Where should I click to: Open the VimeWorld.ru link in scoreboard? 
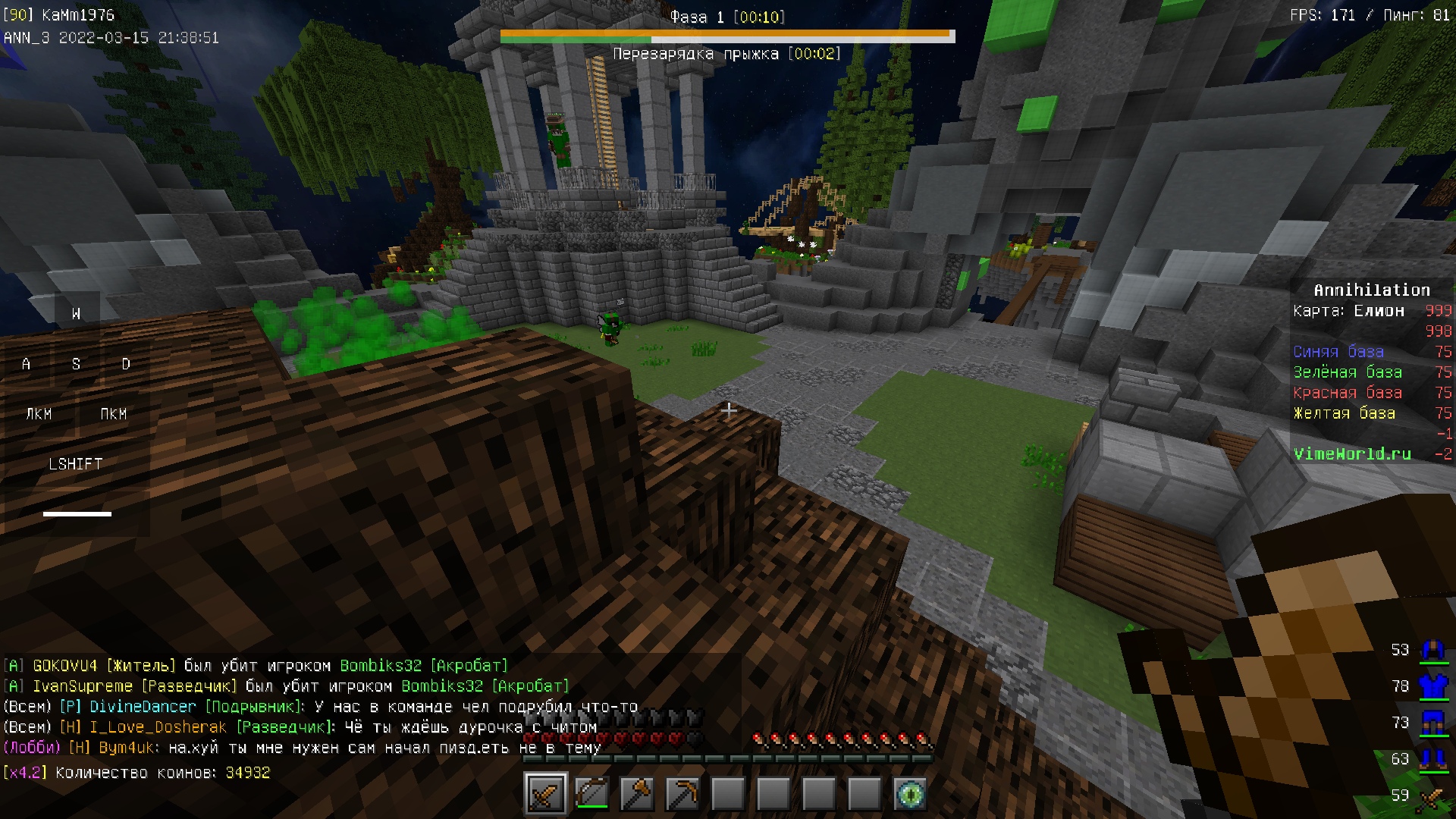pos(1352,454)
